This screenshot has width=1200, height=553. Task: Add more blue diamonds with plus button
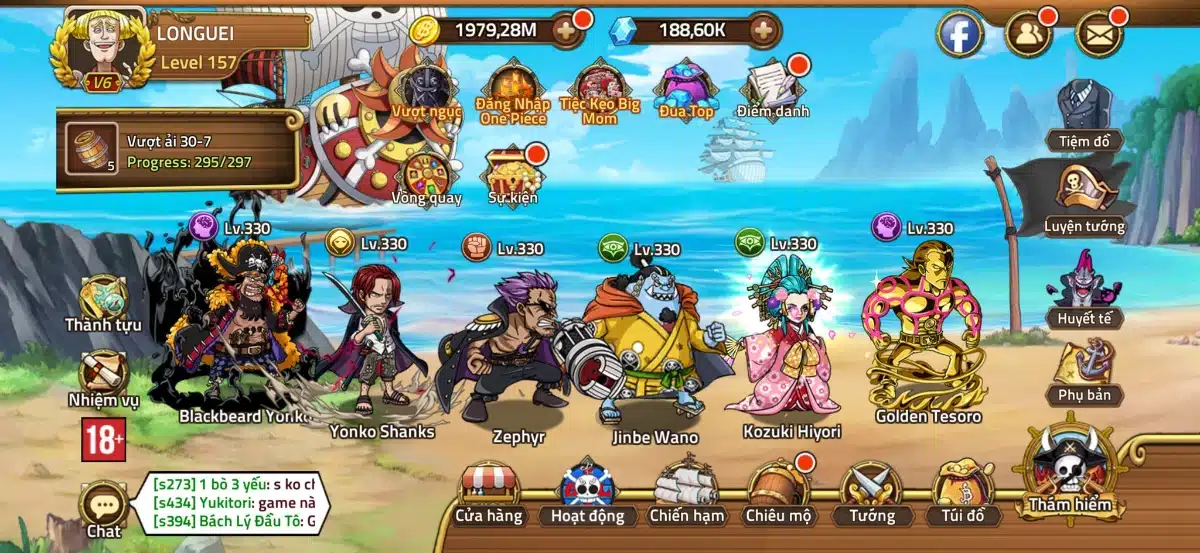tap(764, 30)
